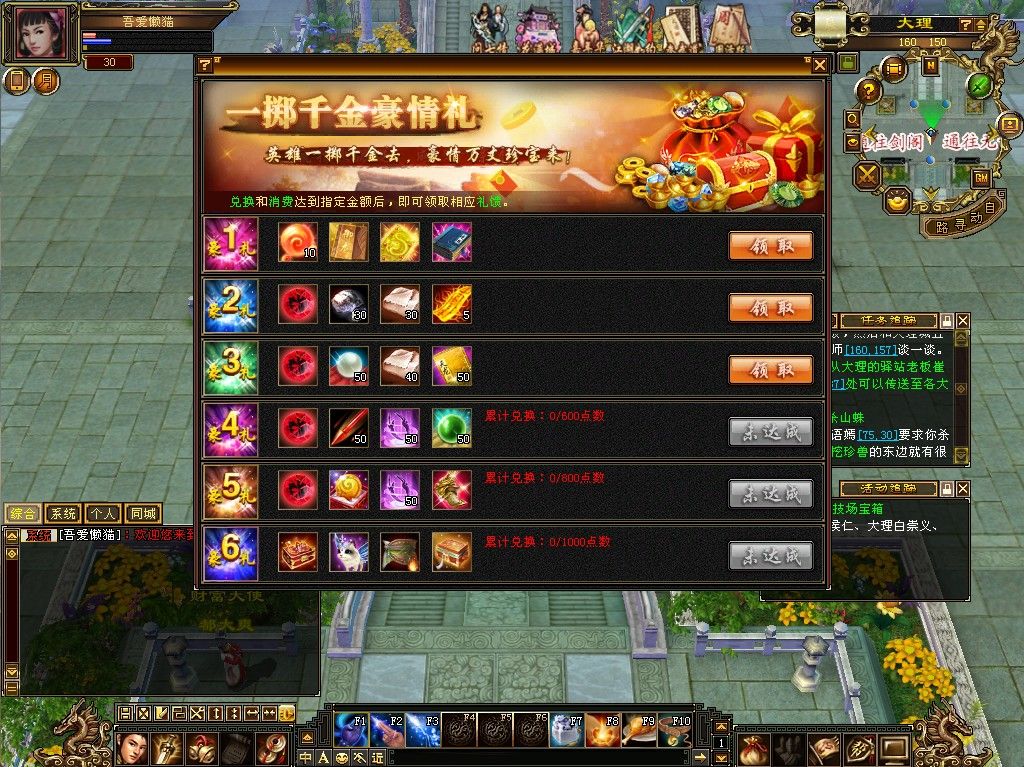The width and height of the screenshot is (1024, 767).
Task: Click the tier 4 未达成 button
Action: [x=770, y=432]
